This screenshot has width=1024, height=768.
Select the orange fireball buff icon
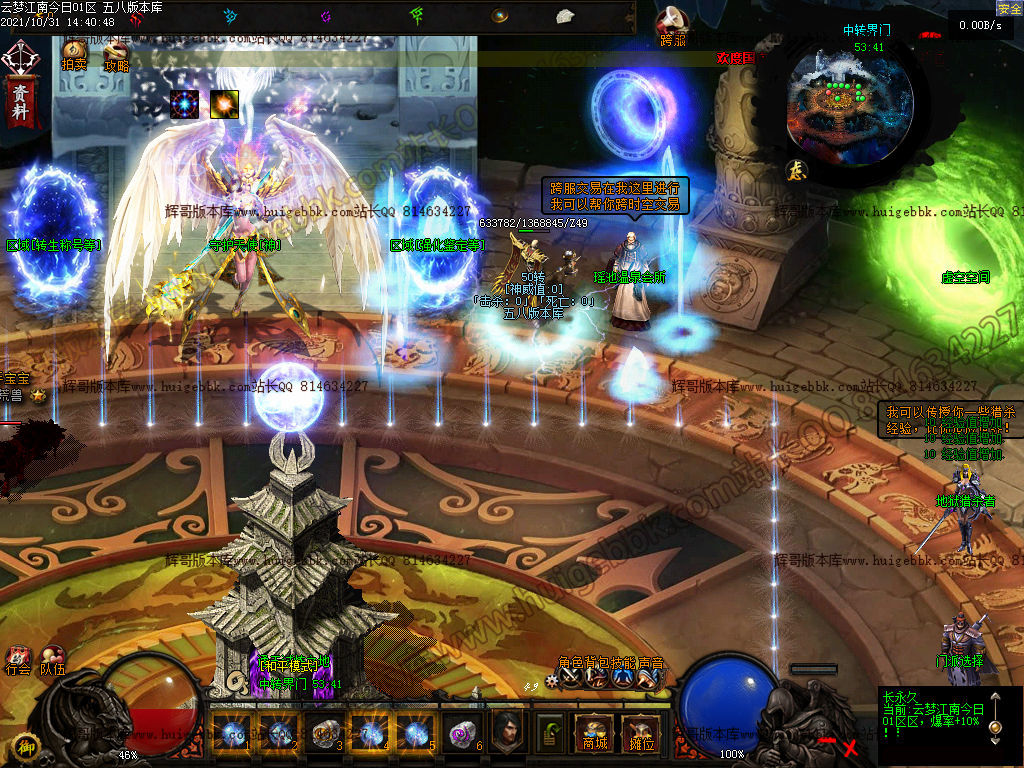(224, 103)
